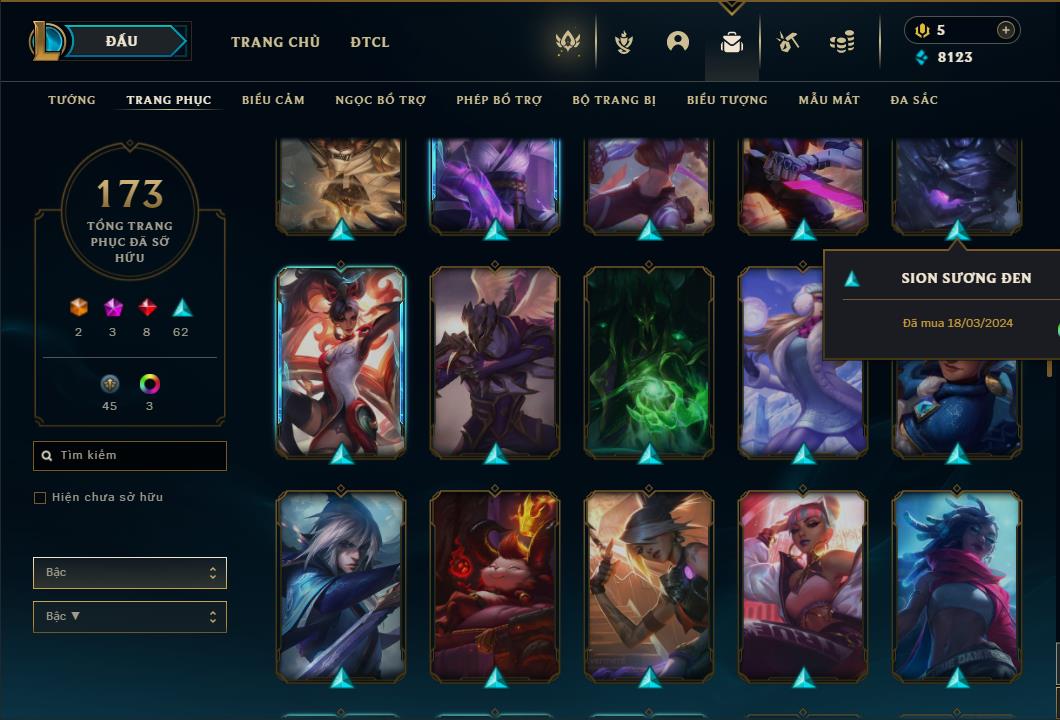Open the profile icon in the top bar
This screenshot has height=720, width=1060.
(678, 42)
